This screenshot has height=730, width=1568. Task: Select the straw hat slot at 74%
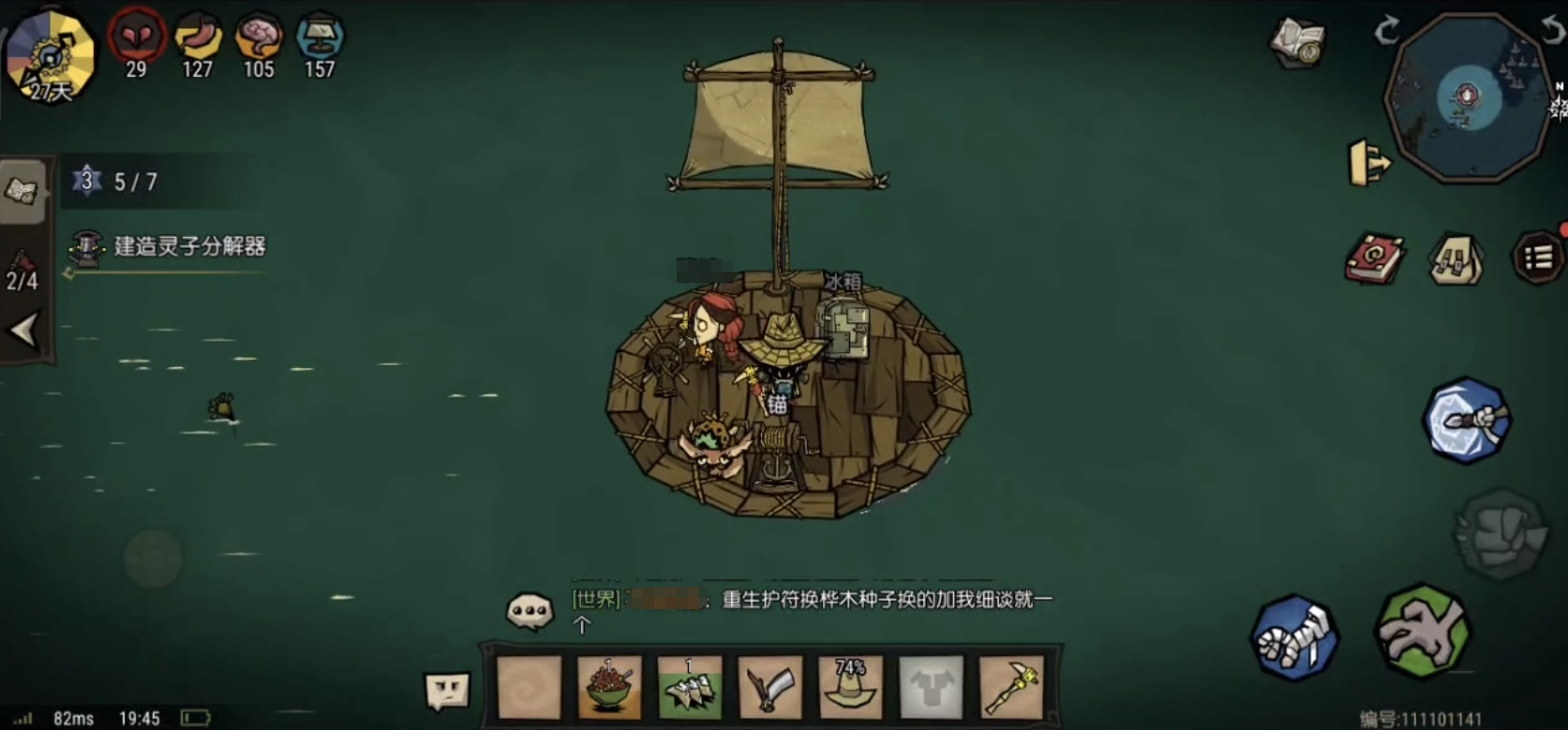coord(850,688)
